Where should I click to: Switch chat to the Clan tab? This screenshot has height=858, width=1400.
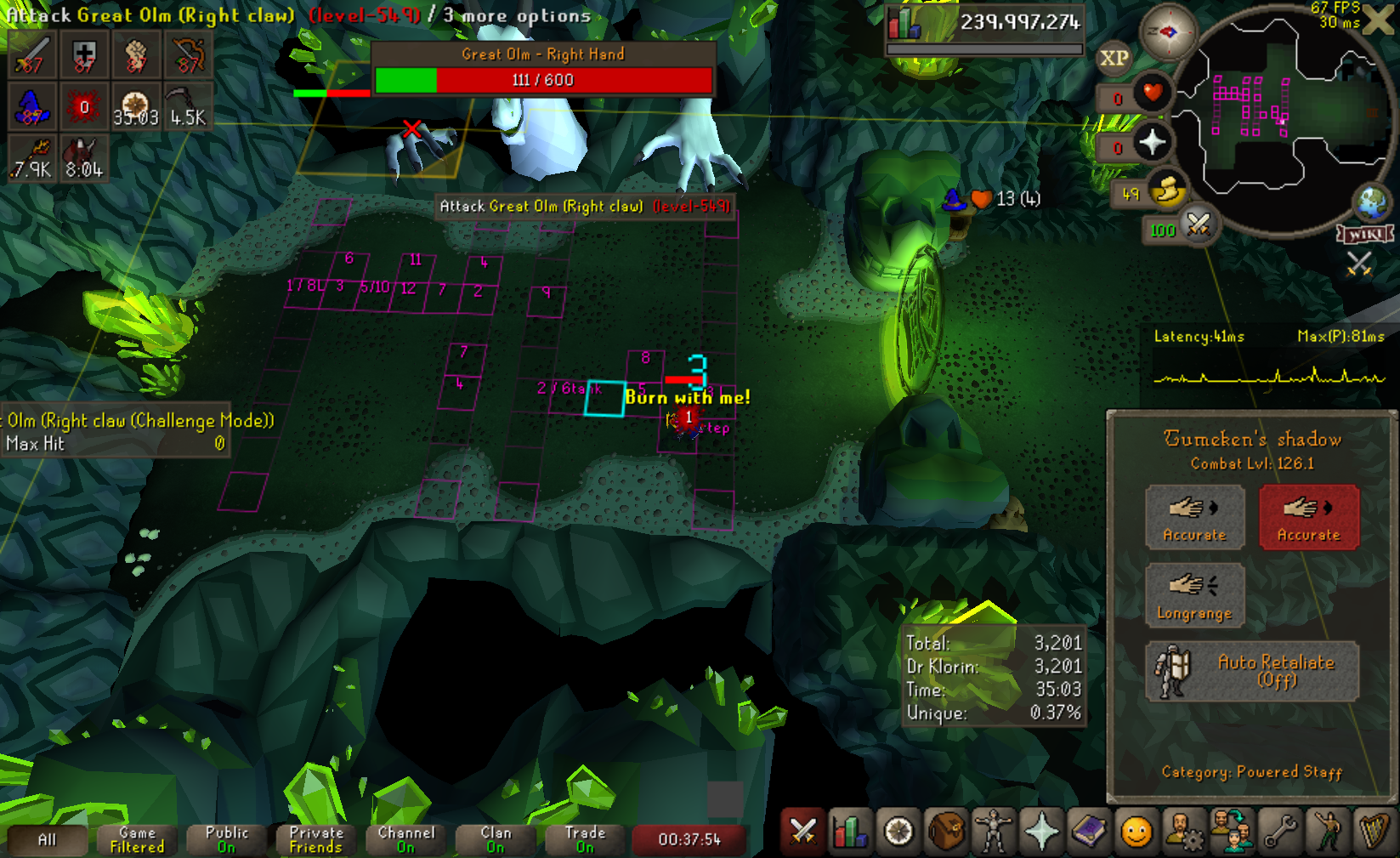coord(495,839)
